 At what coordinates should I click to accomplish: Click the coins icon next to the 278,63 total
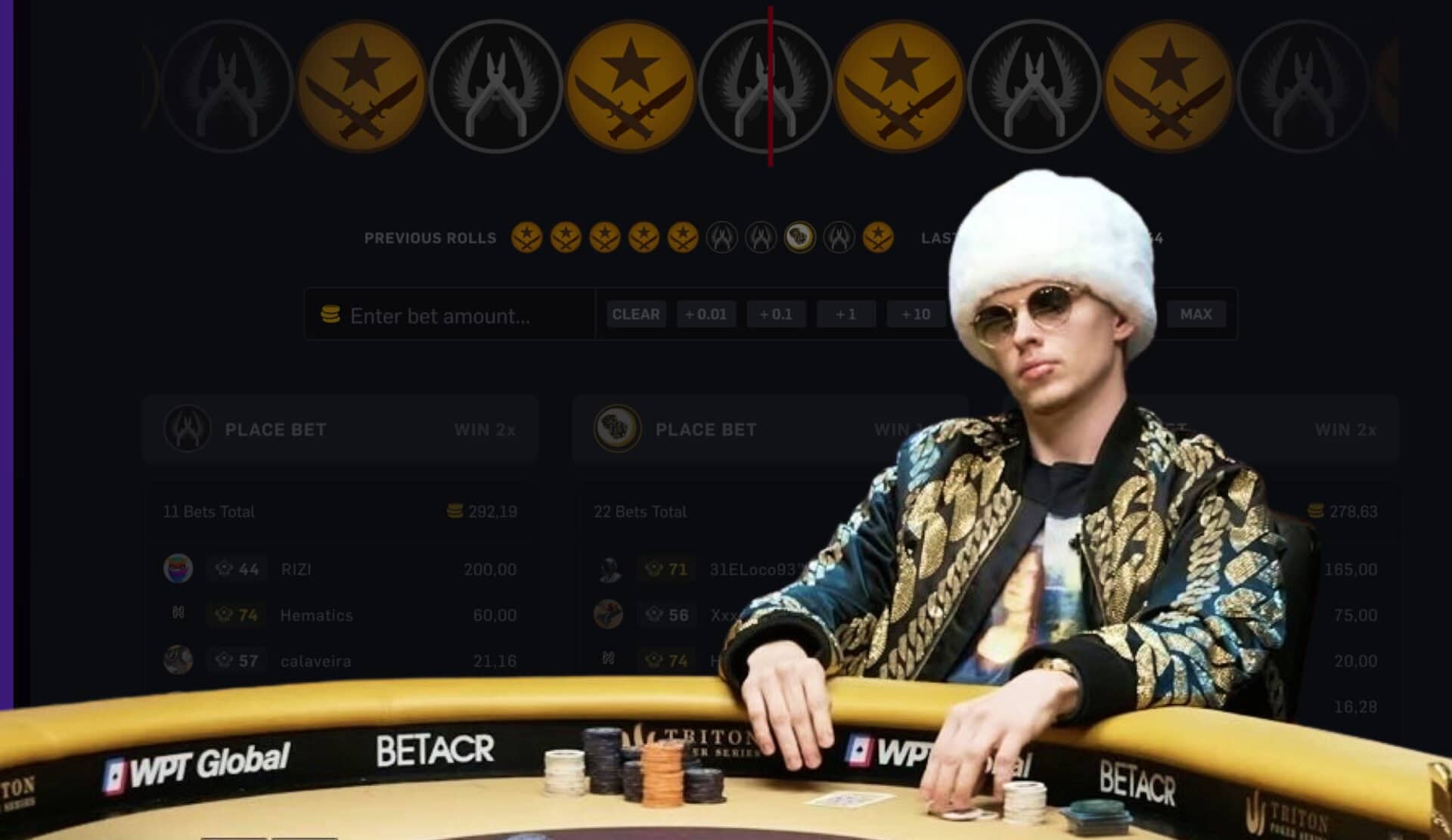1317,511
